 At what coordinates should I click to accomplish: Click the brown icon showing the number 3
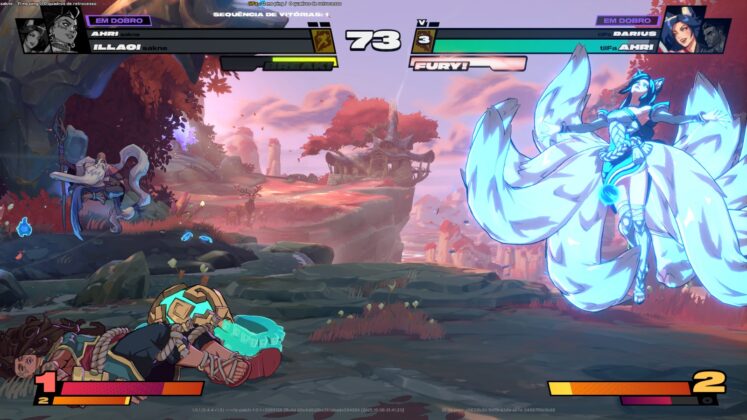pyautogui.click(x=422, y=41)
